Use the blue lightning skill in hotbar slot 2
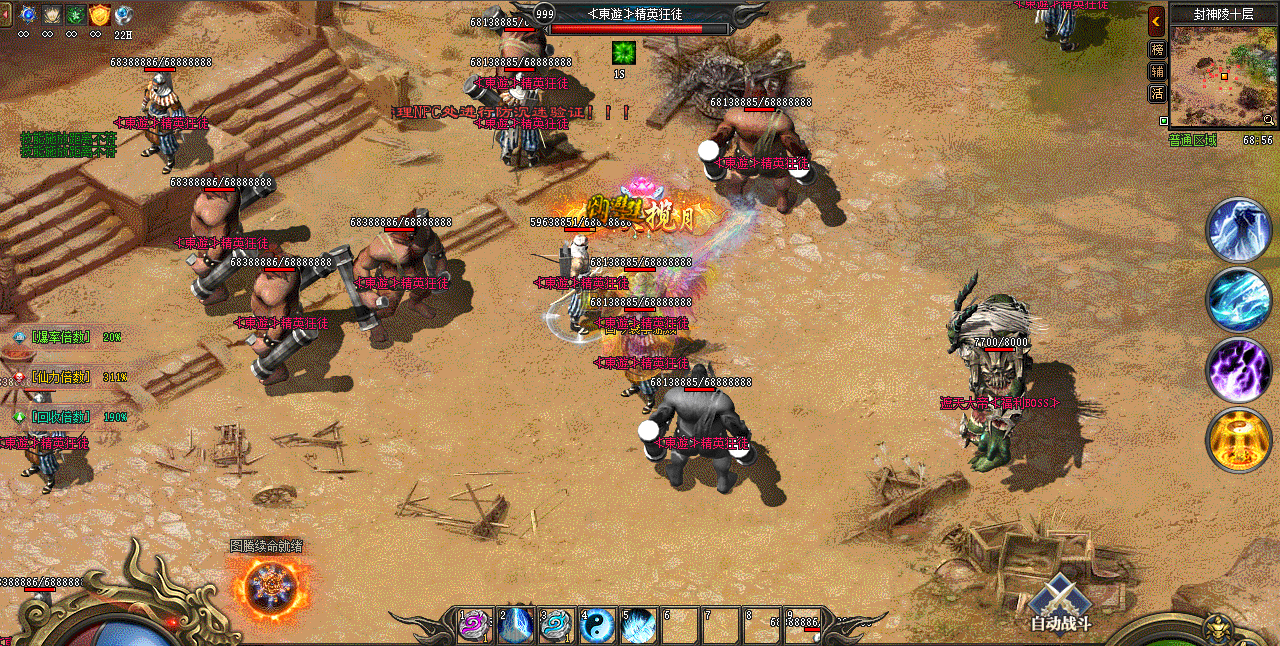Image resolution: width=1280 pixels, height=646 pixels. point(516,625)
